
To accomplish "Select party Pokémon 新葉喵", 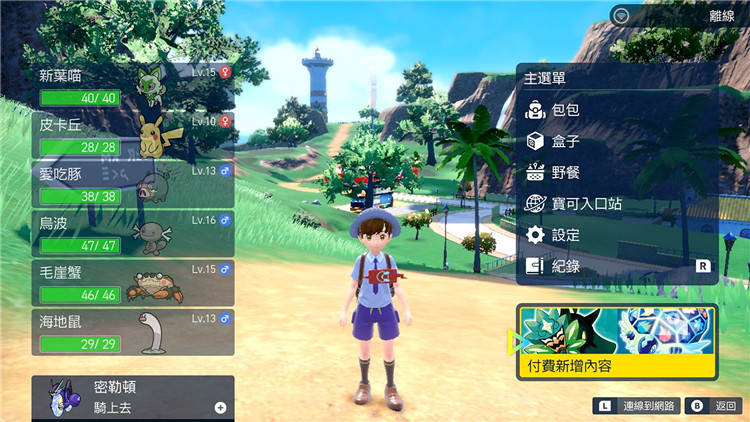I will [x=135, y=86].
